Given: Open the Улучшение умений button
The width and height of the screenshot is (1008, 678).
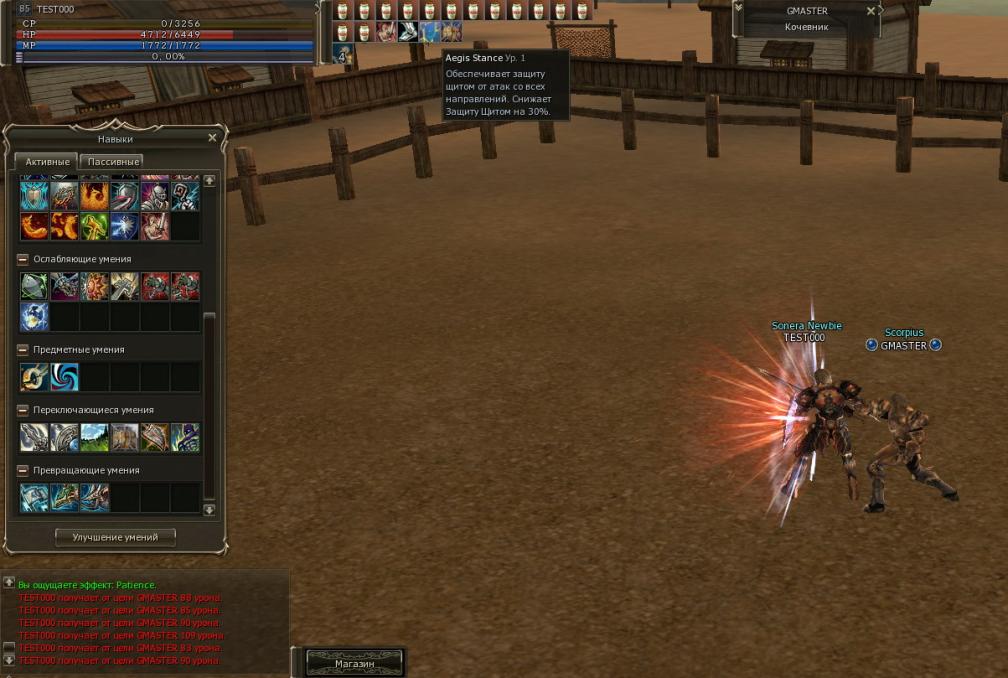Looking at the screenshot, I should (x=115, y=537).
